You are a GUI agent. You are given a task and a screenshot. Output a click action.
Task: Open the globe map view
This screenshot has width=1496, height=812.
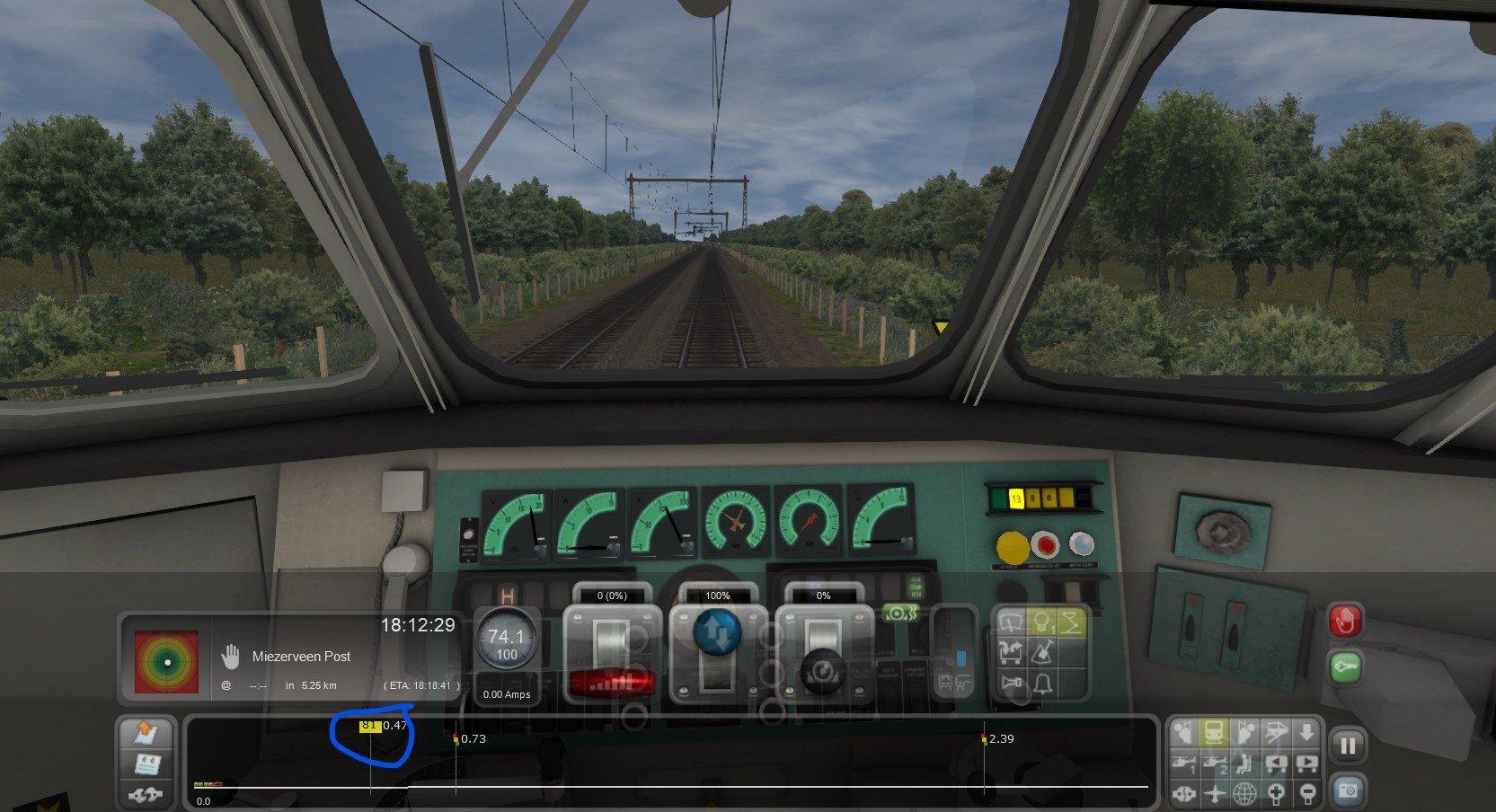(x=1244, y=794)
